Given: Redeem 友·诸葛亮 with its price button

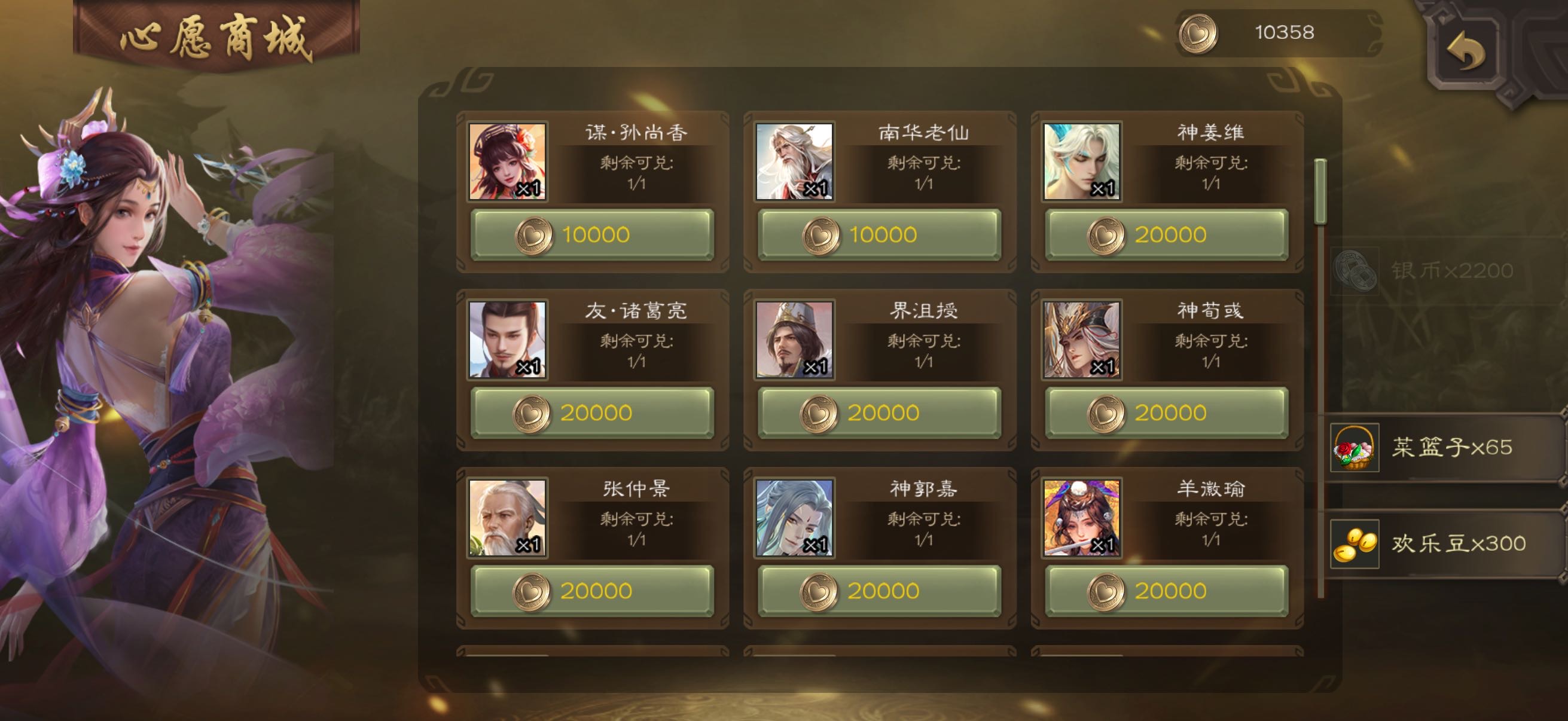Looking at the screenshot, I should [591, 413].
